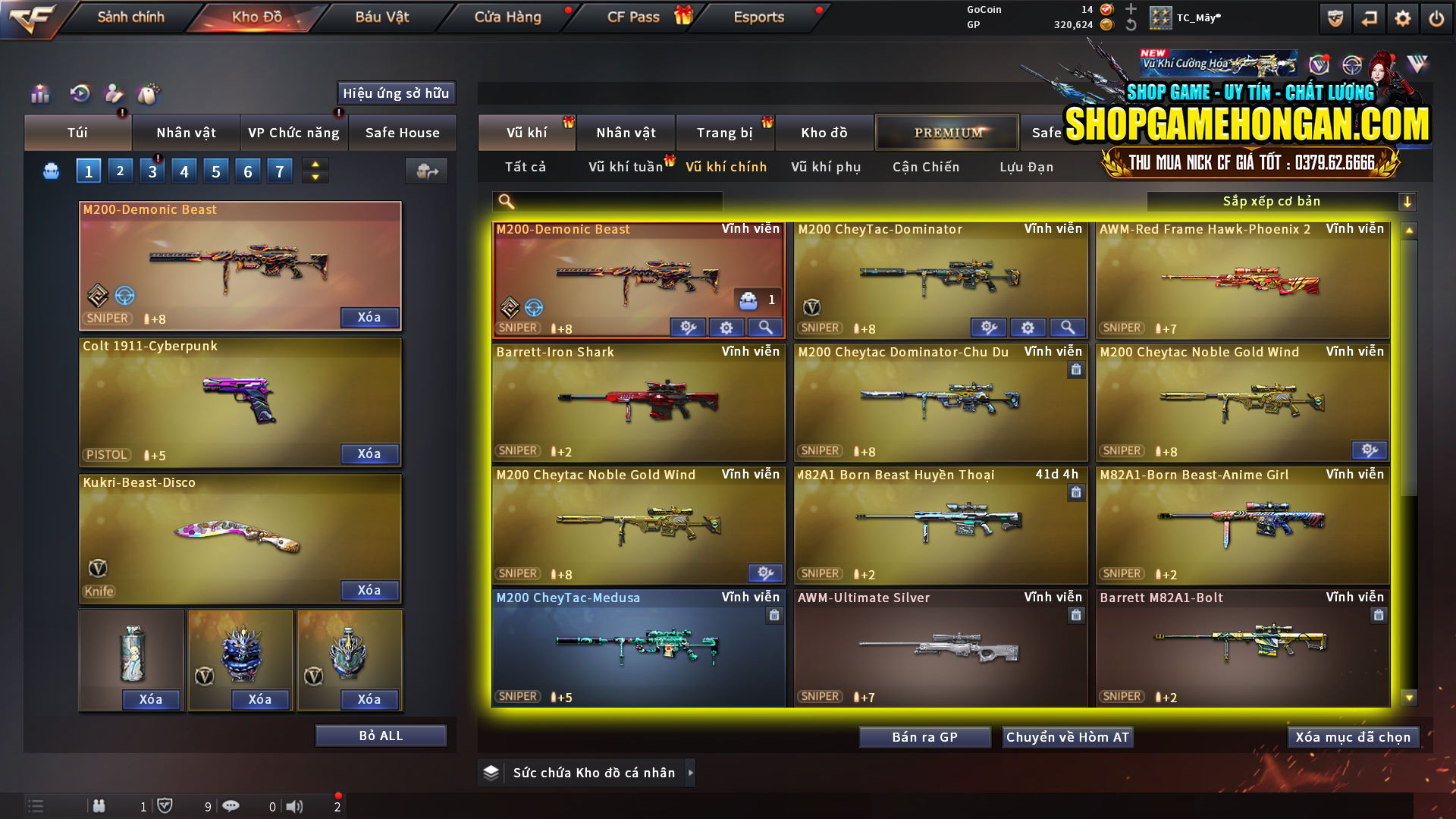Click the Bán ra GP button

click(x=924, y=736)
